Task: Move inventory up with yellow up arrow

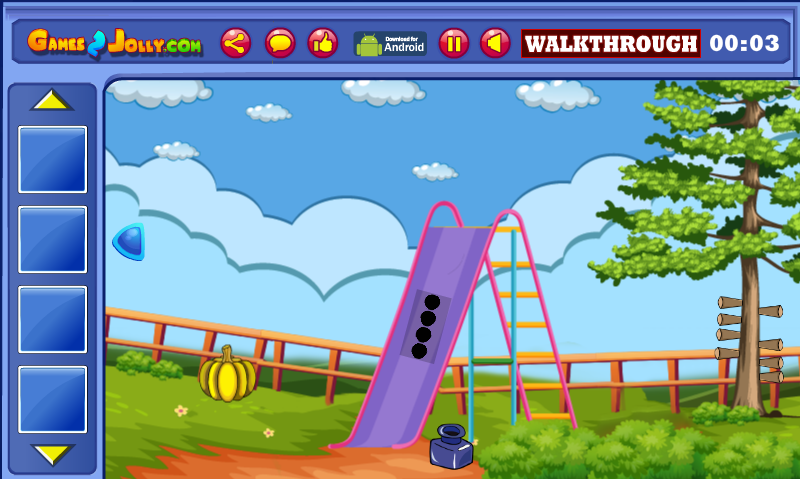Action: click(x=52, y=101)
